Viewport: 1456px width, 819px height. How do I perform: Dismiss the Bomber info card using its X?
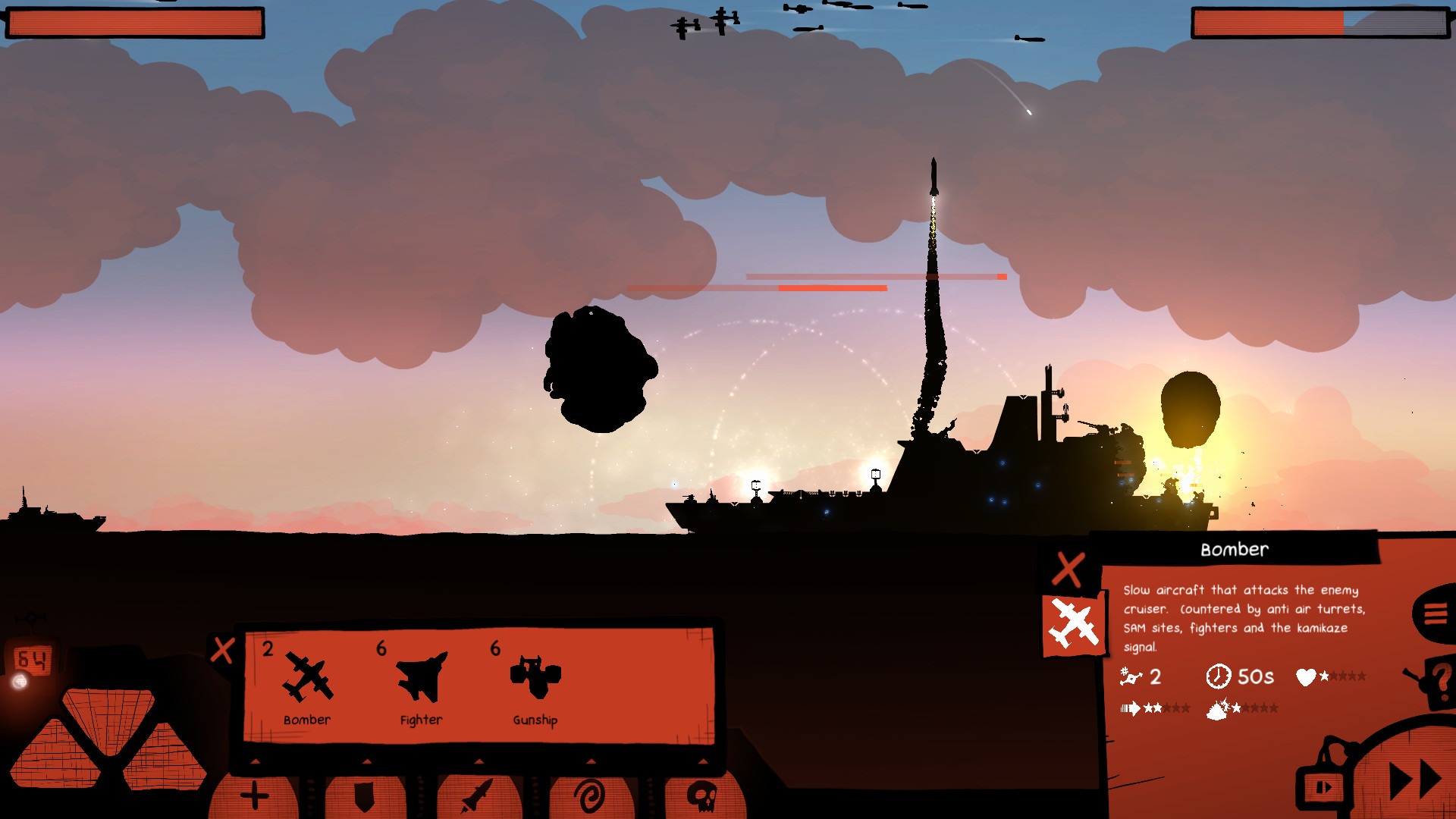pyautogui.click(x=1070, y=570)
